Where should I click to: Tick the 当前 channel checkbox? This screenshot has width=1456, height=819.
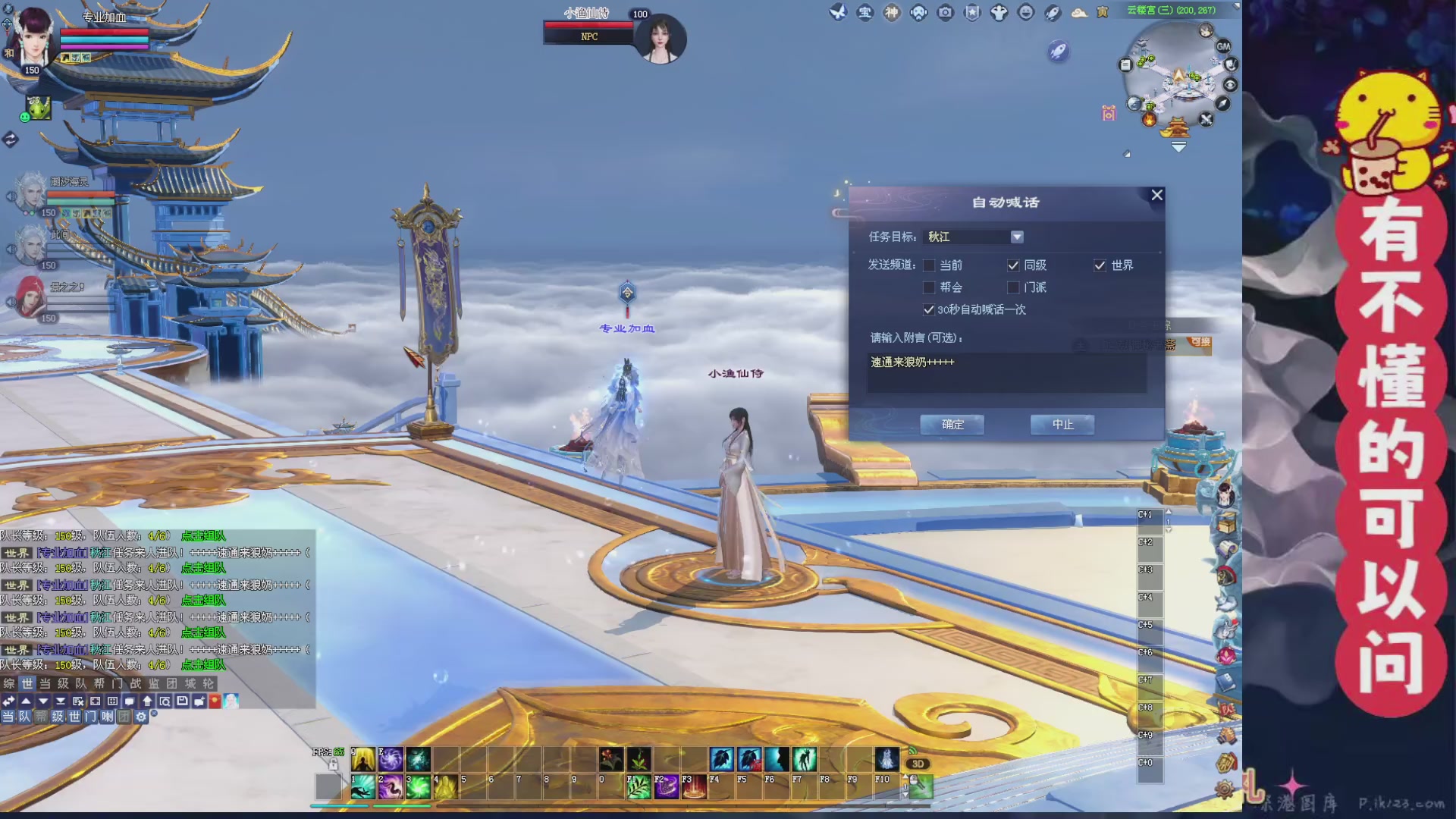(x=929, y=265)
